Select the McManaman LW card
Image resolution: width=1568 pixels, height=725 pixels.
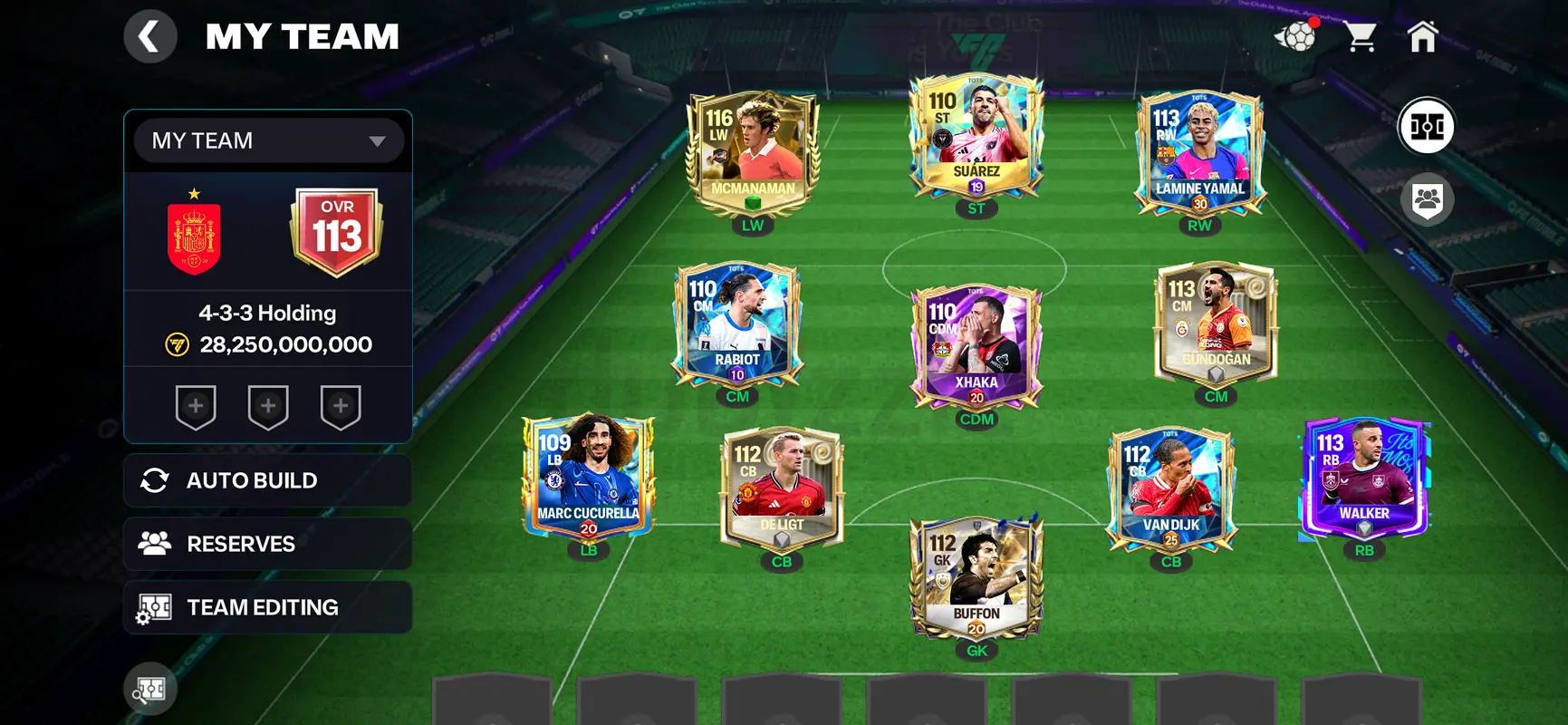(x=753, y=154)
